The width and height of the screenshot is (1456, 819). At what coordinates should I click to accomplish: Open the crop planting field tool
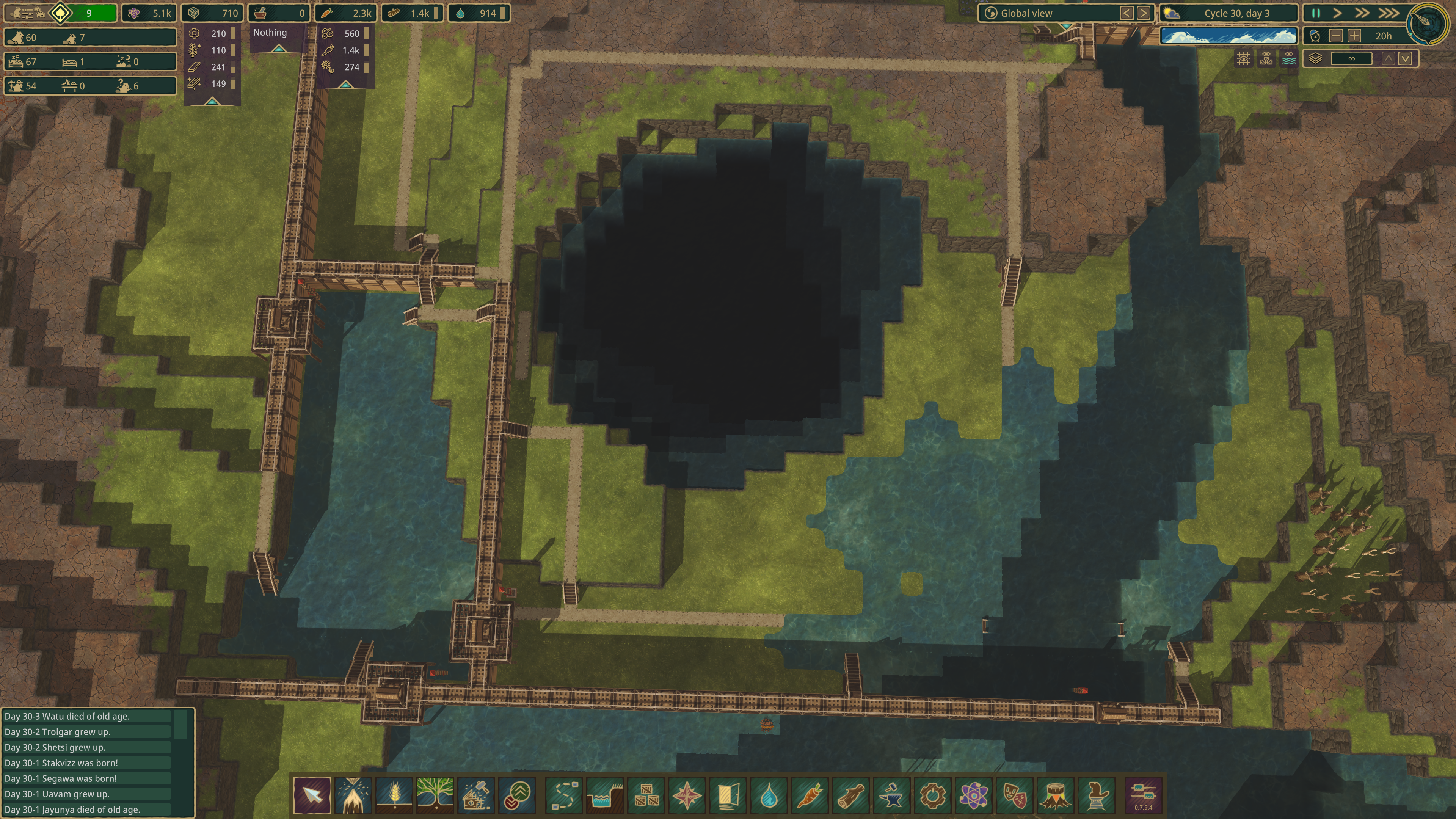click(x=394, y=795)
